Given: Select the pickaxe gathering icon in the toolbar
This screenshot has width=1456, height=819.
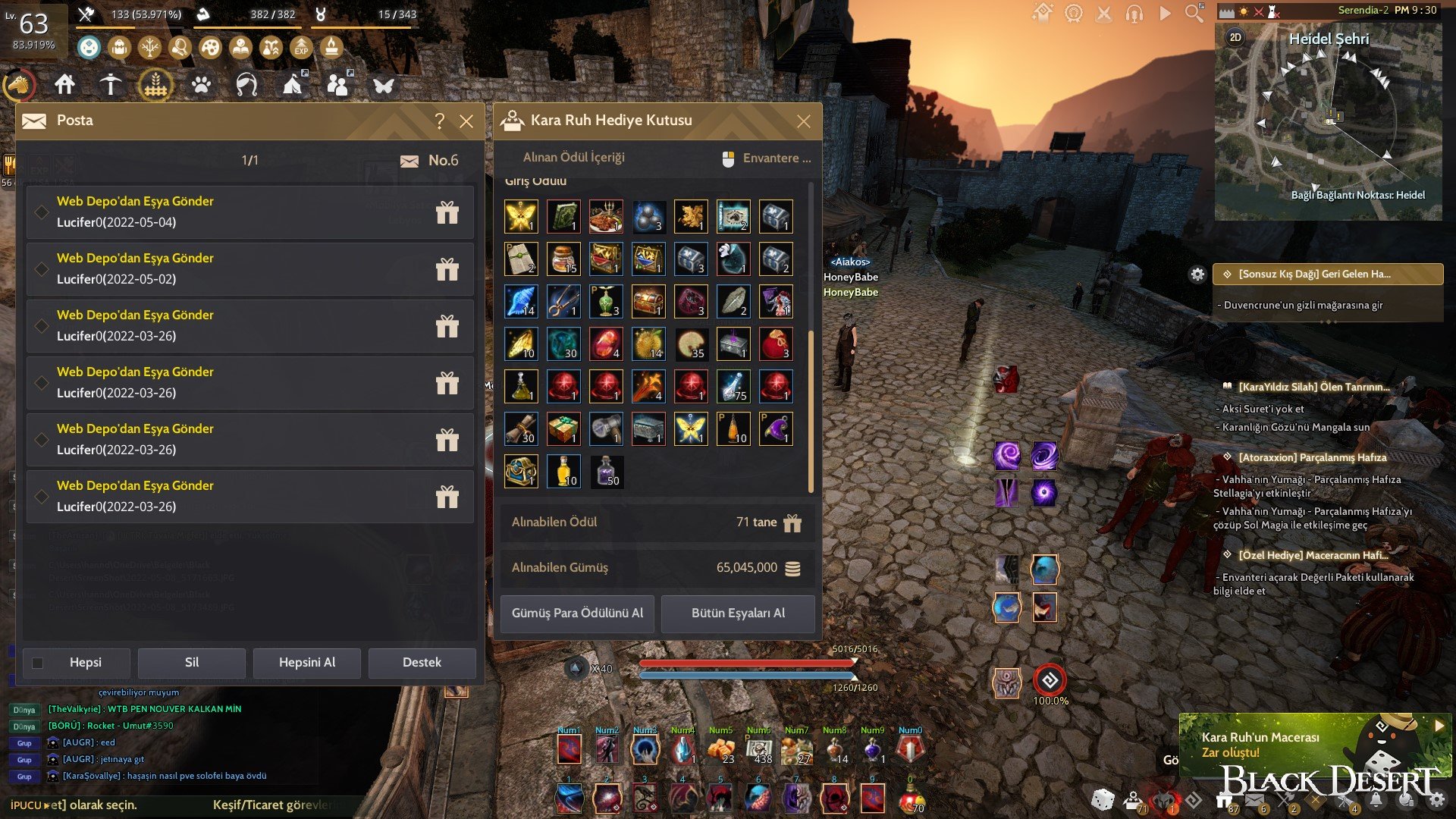Looking at the screenshot, I should [x=110, y=83].
